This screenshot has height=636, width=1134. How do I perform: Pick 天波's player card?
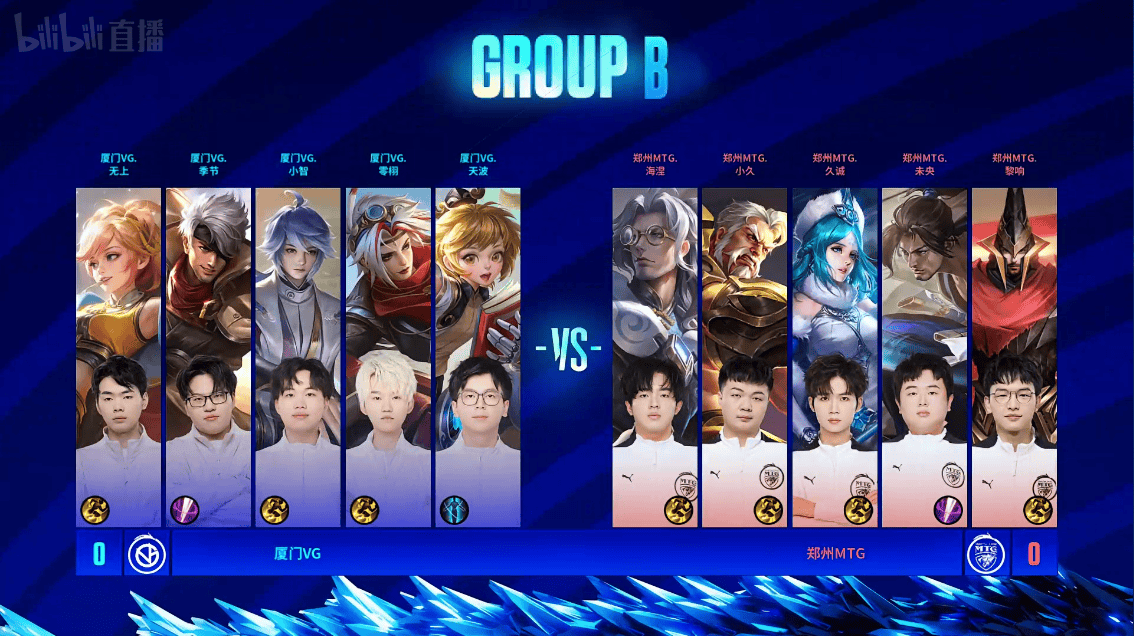478,357
